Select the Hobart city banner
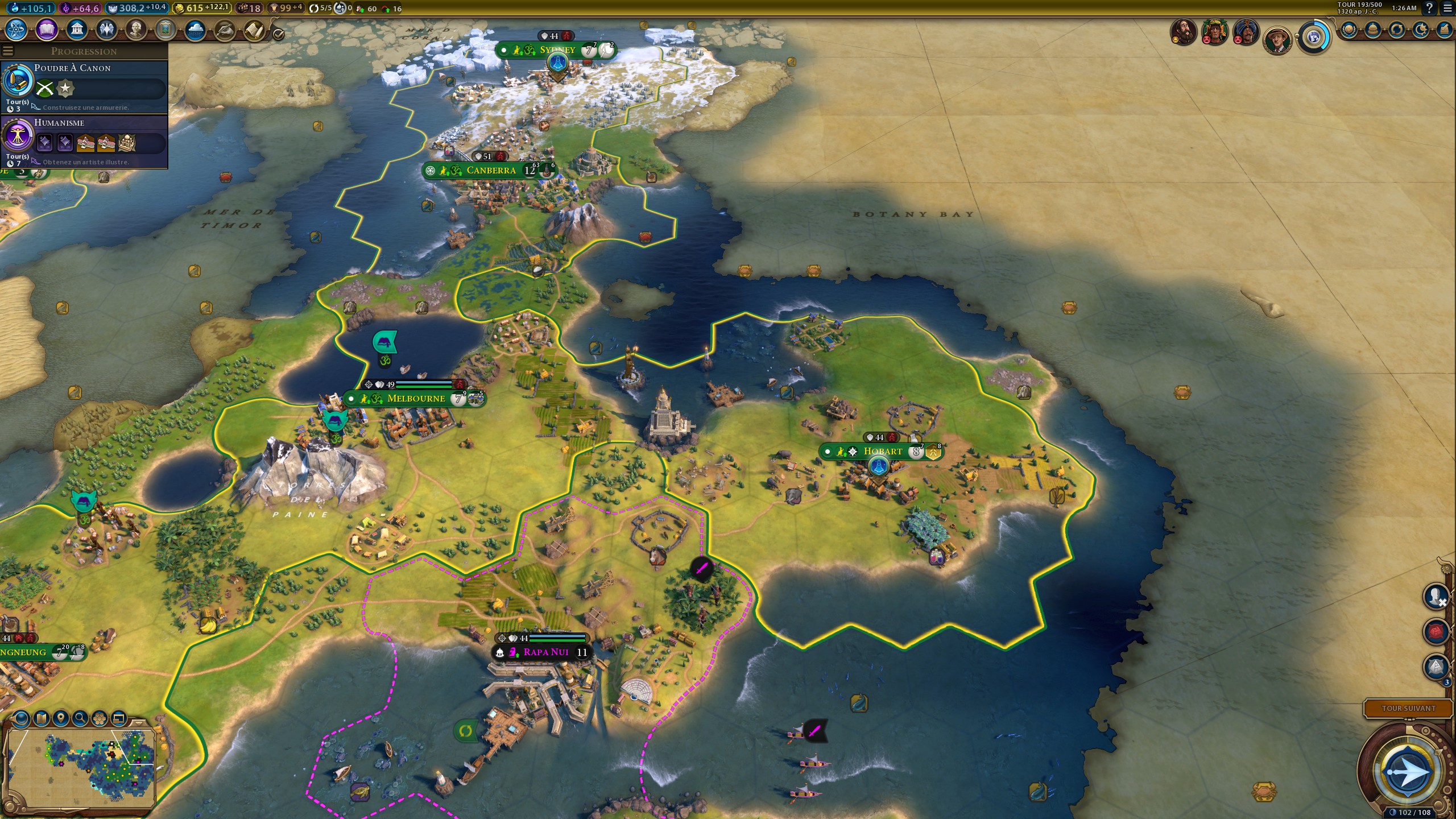 click(882, 452)
